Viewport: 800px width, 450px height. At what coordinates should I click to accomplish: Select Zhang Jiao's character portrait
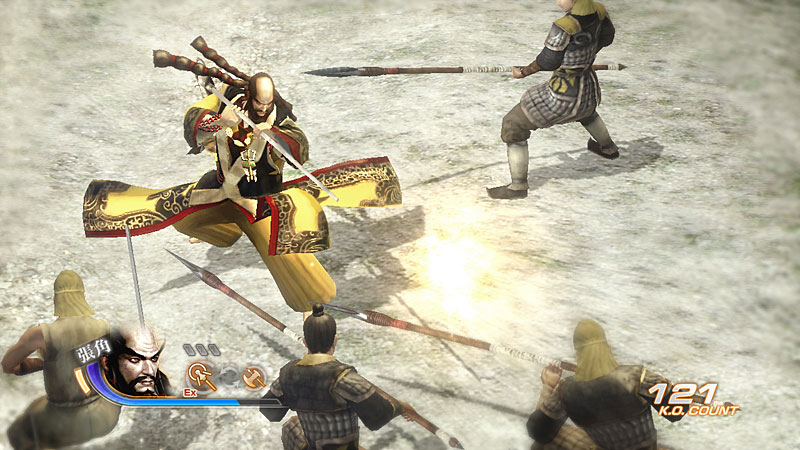coord(138,367)
